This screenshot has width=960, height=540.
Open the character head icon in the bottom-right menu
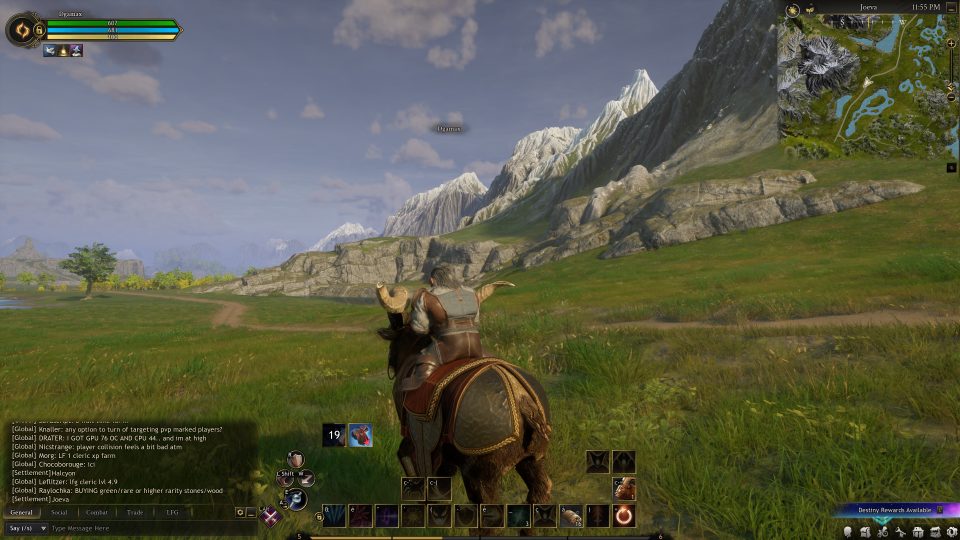coord(847,531)
